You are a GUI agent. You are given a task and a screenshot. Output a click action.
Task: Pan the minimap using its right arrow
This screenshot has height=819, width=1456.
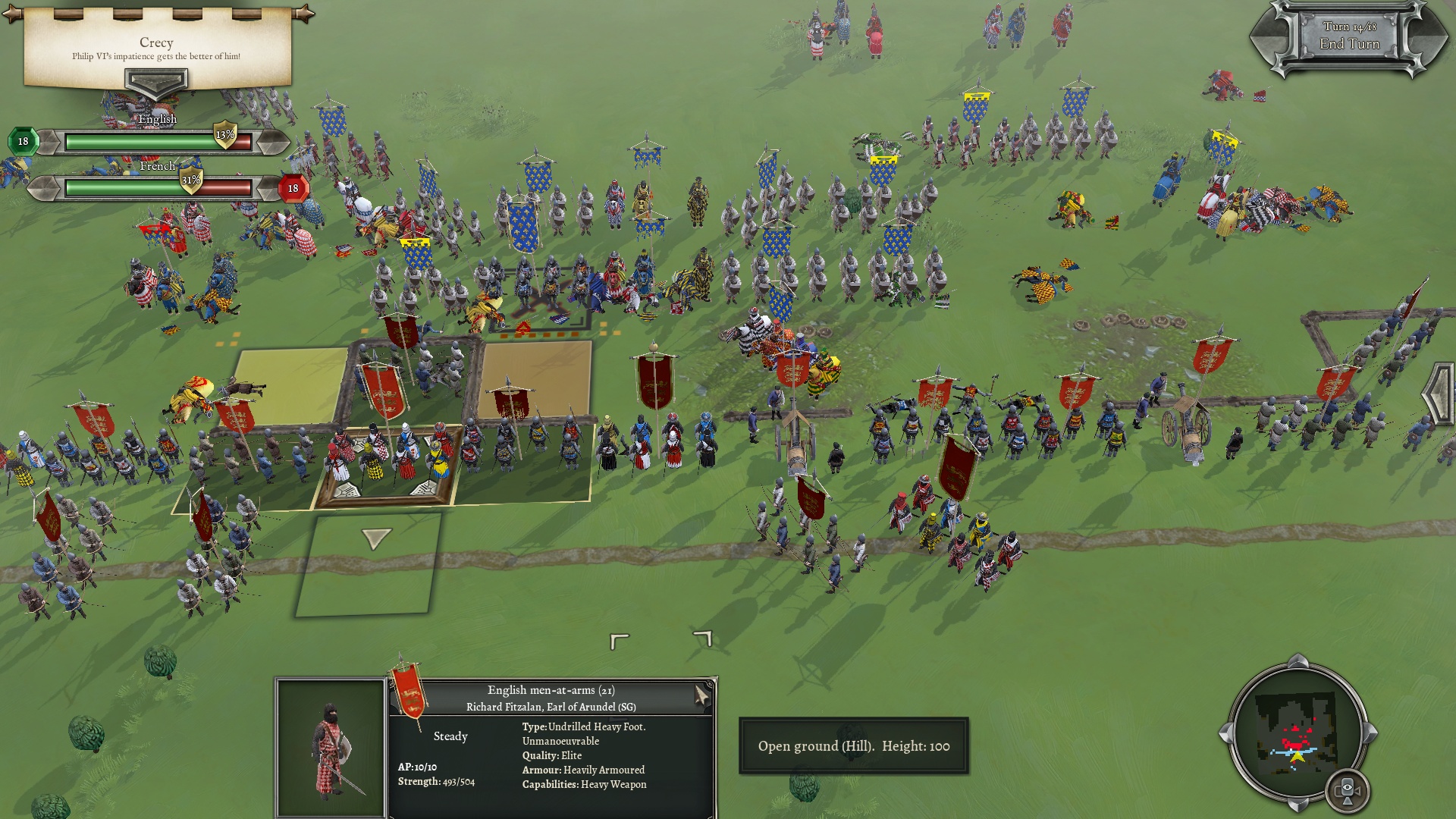click(x=1371, y=733)
